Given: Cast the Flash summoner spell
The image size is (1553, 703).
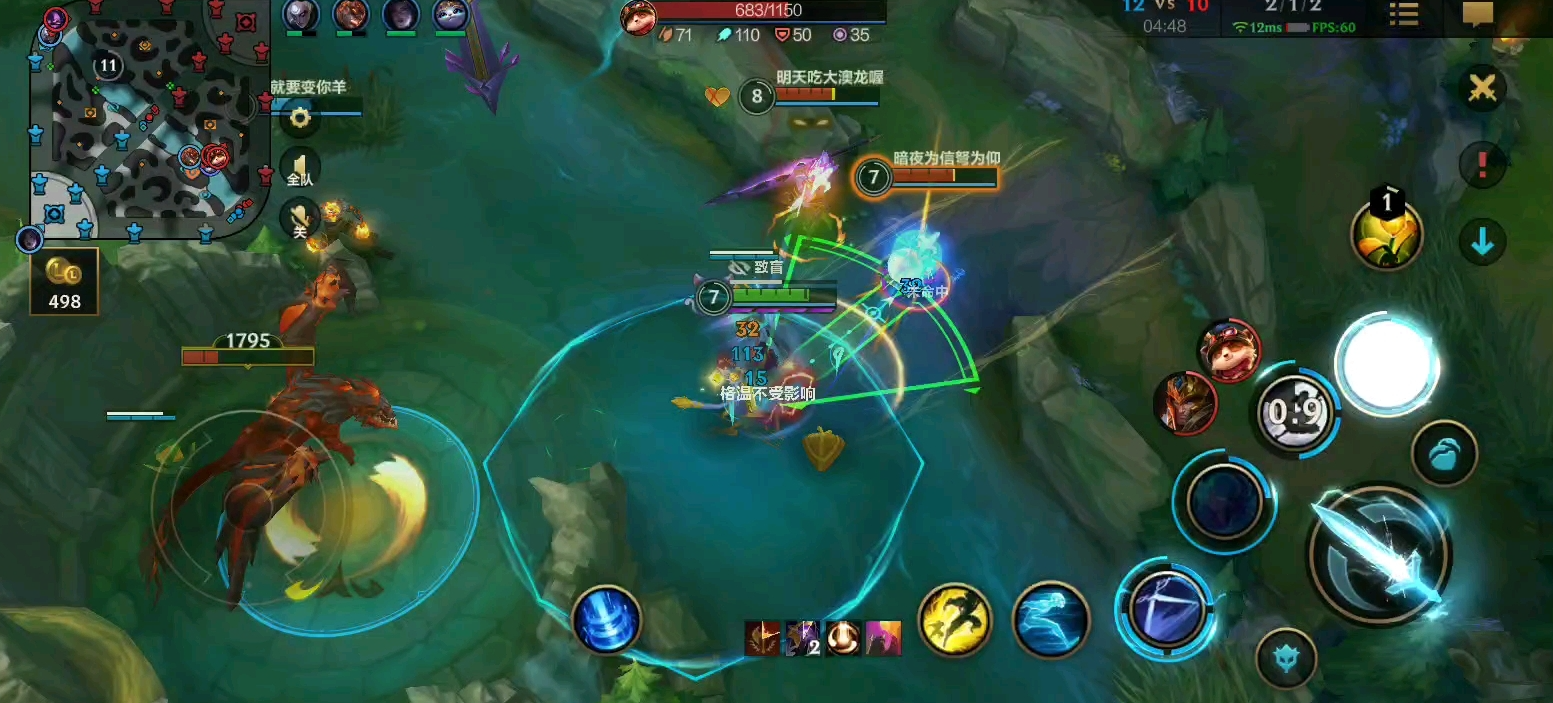Looking at the screenshot, I should point(955,620).
